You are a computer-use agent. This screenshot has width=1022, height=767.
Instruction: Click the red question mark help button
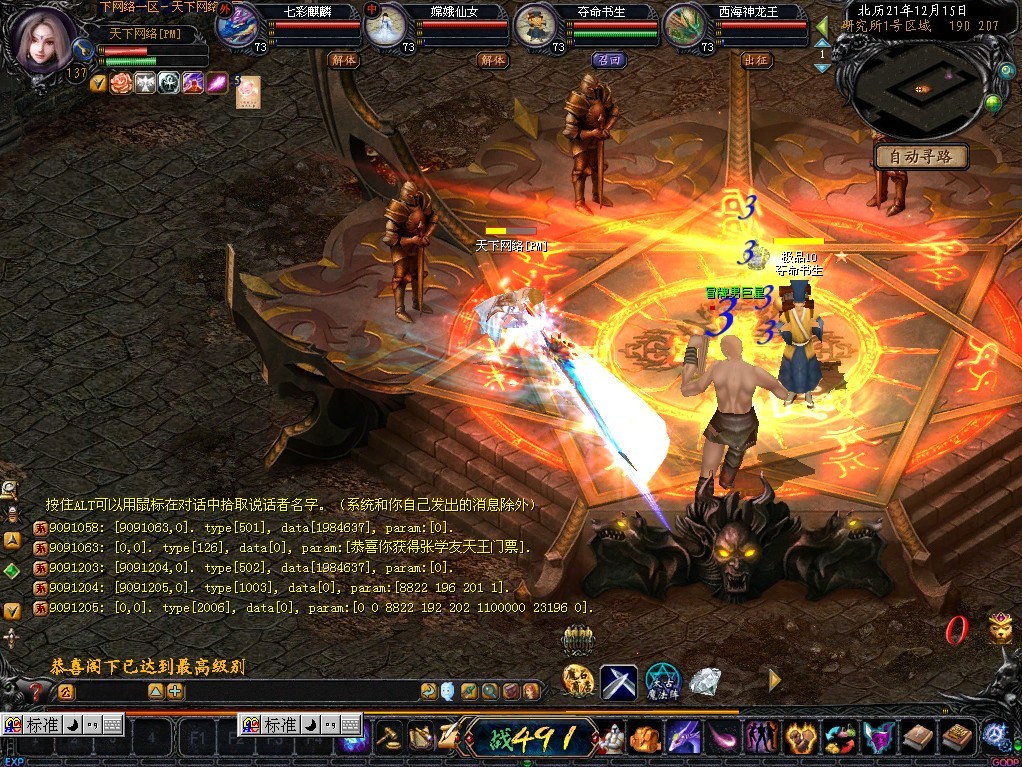37,691
